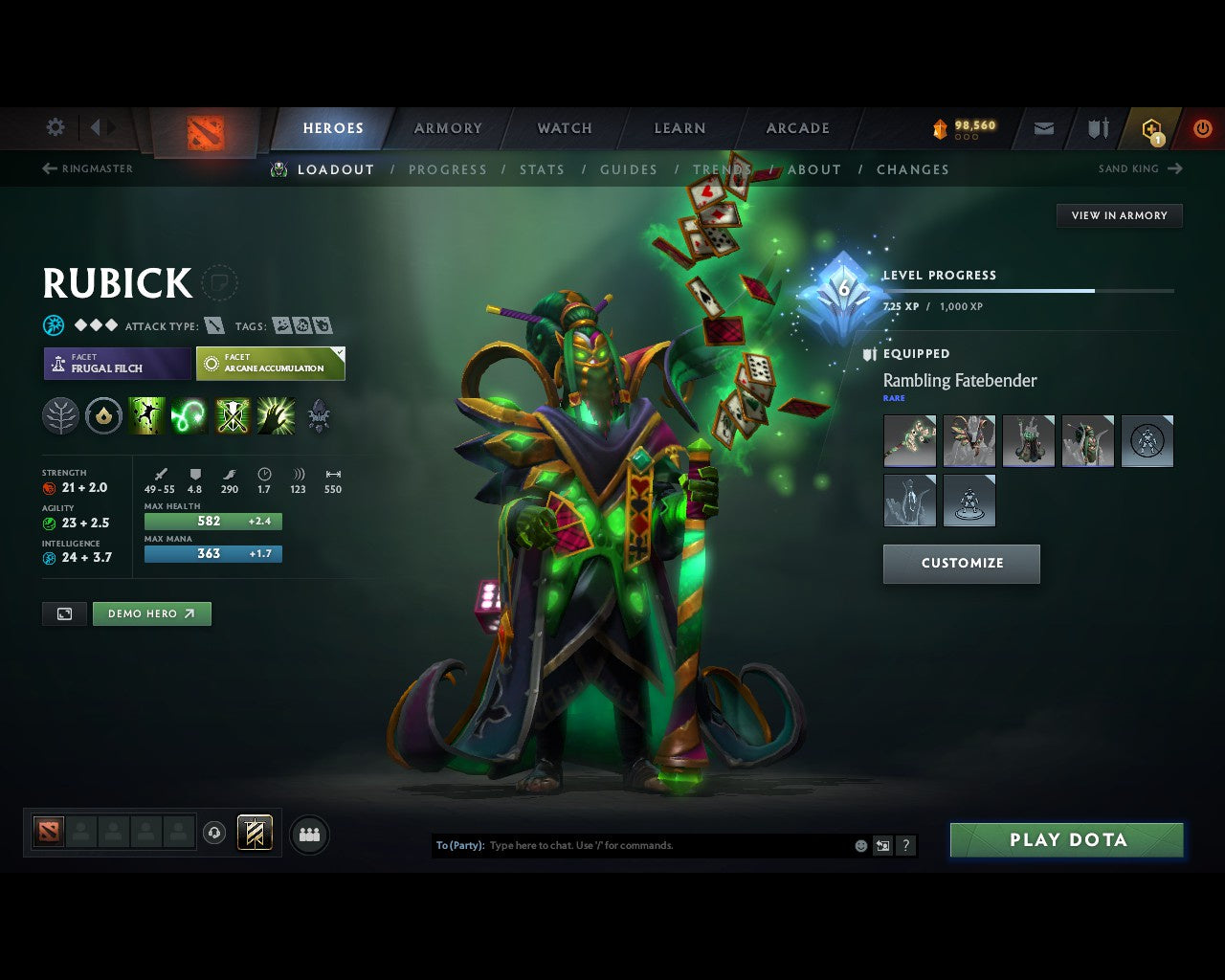The width and height of the screenshot is (1225, 980).
Task: Select the armory shield-and-sword icon
Action: tap(1096, 127)
